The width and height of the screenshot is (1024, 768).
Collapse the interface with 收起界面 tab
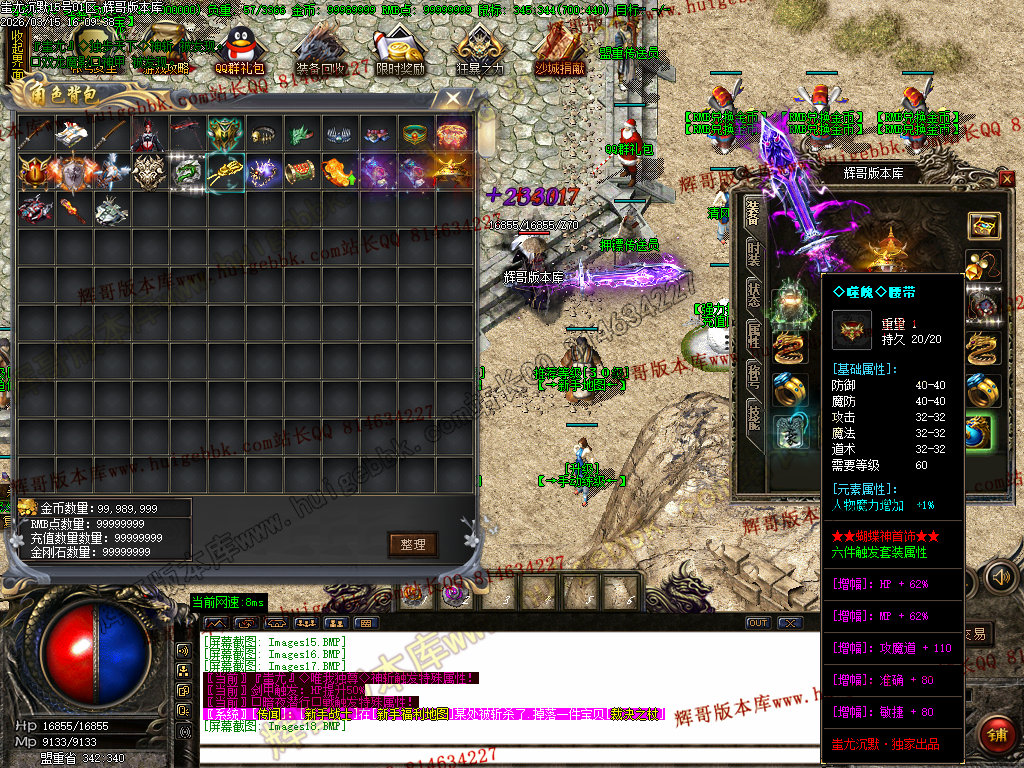(x=17, y=55)
